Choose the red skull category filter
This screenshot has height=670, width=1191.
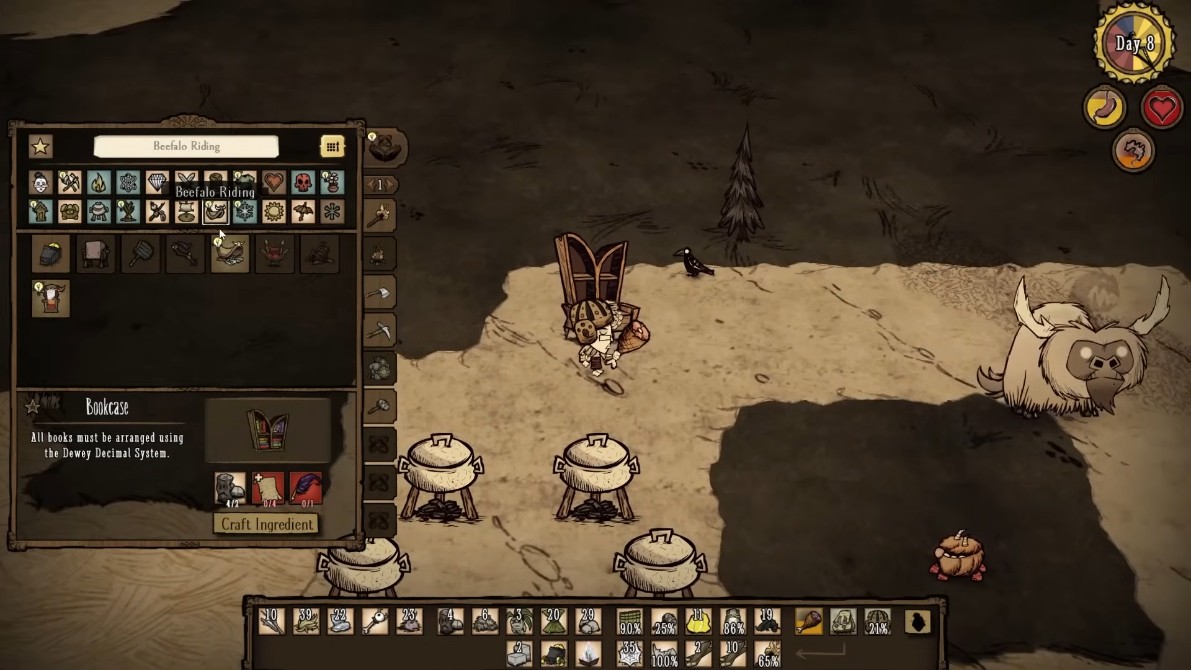pyautogui.click(x=303, y=182)
